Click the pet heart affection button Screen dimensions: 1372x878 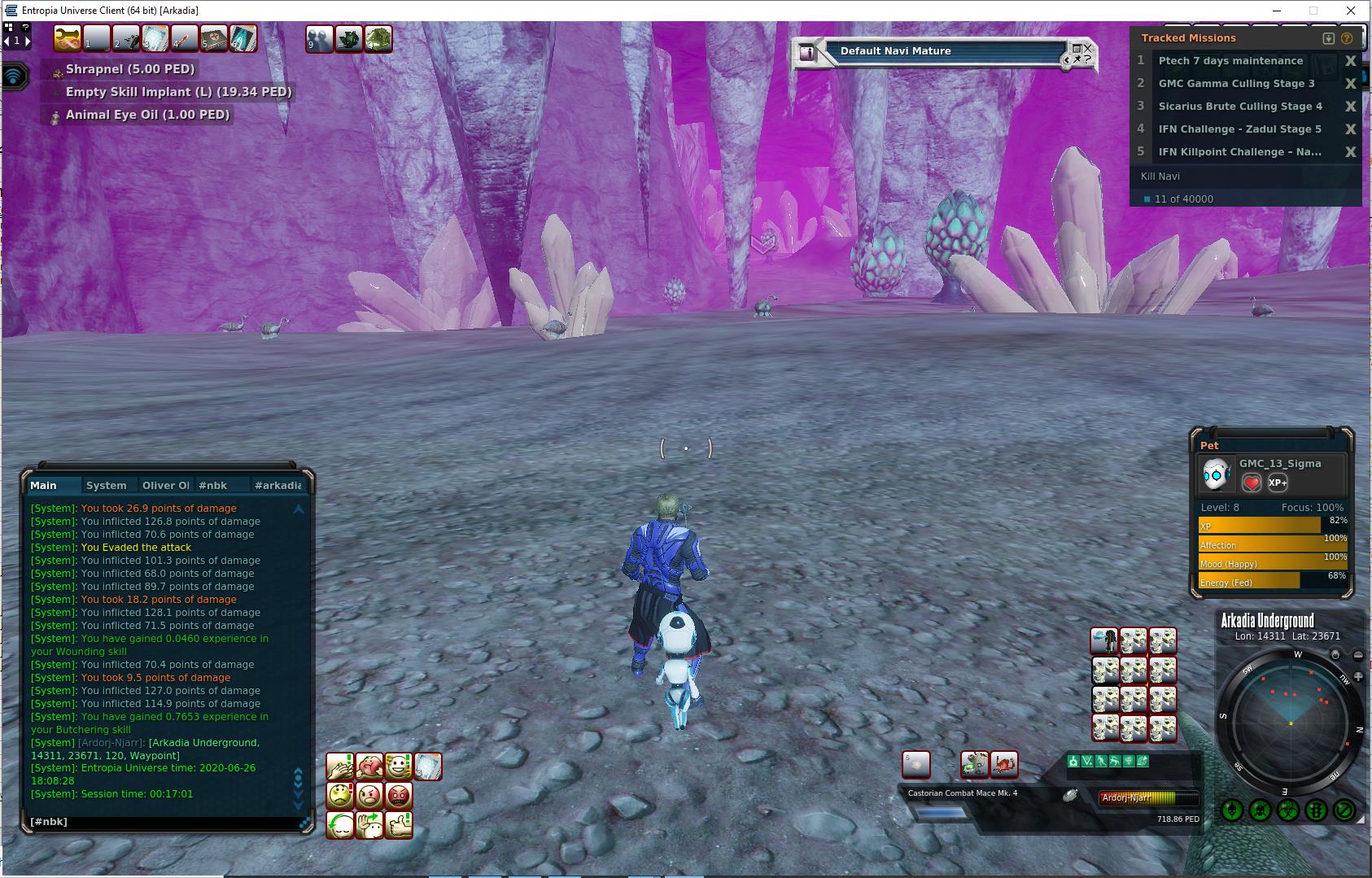point(1252,483)
